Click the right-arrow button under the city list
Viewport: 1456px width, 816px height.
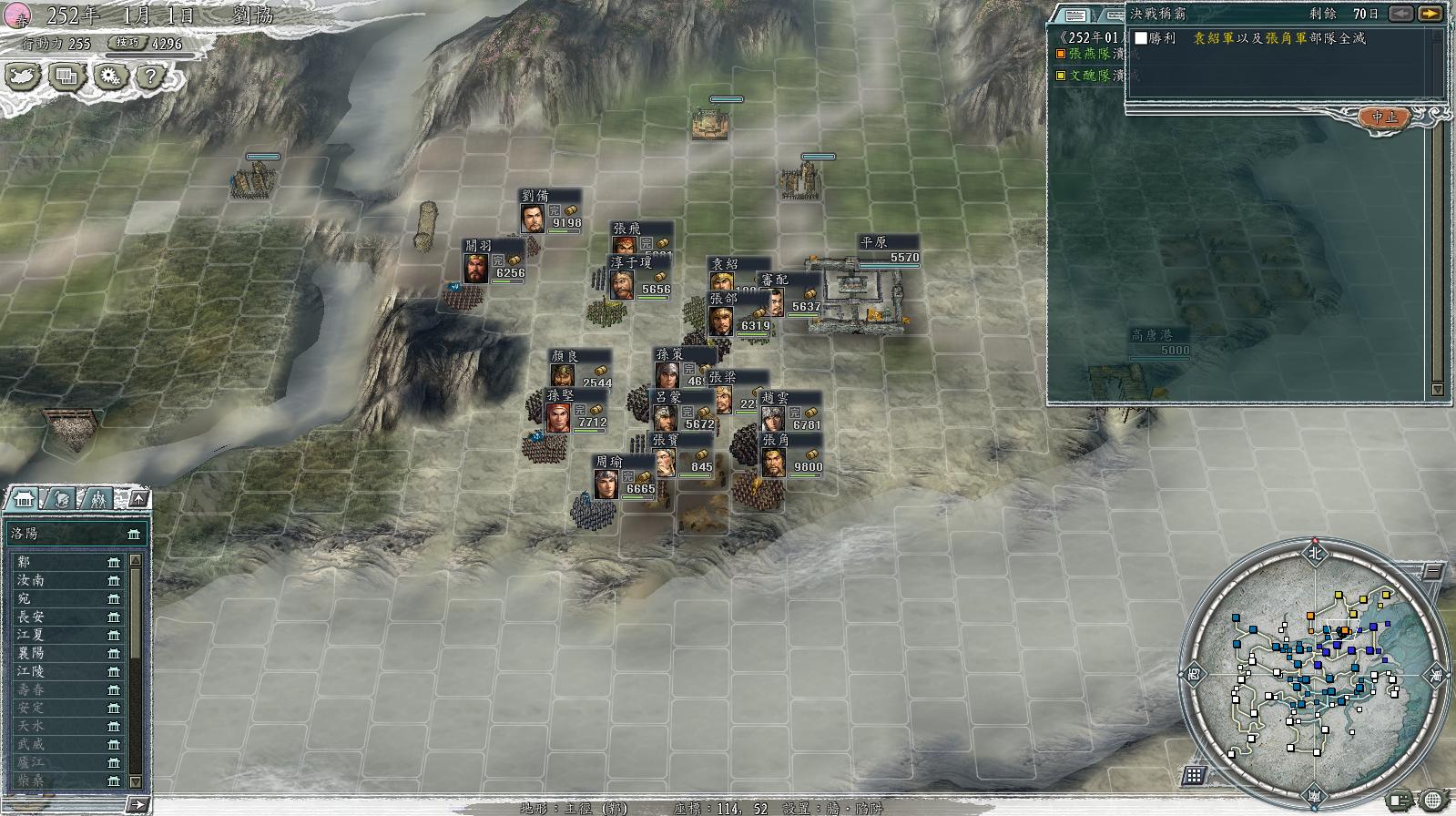(x=137, y=804)
